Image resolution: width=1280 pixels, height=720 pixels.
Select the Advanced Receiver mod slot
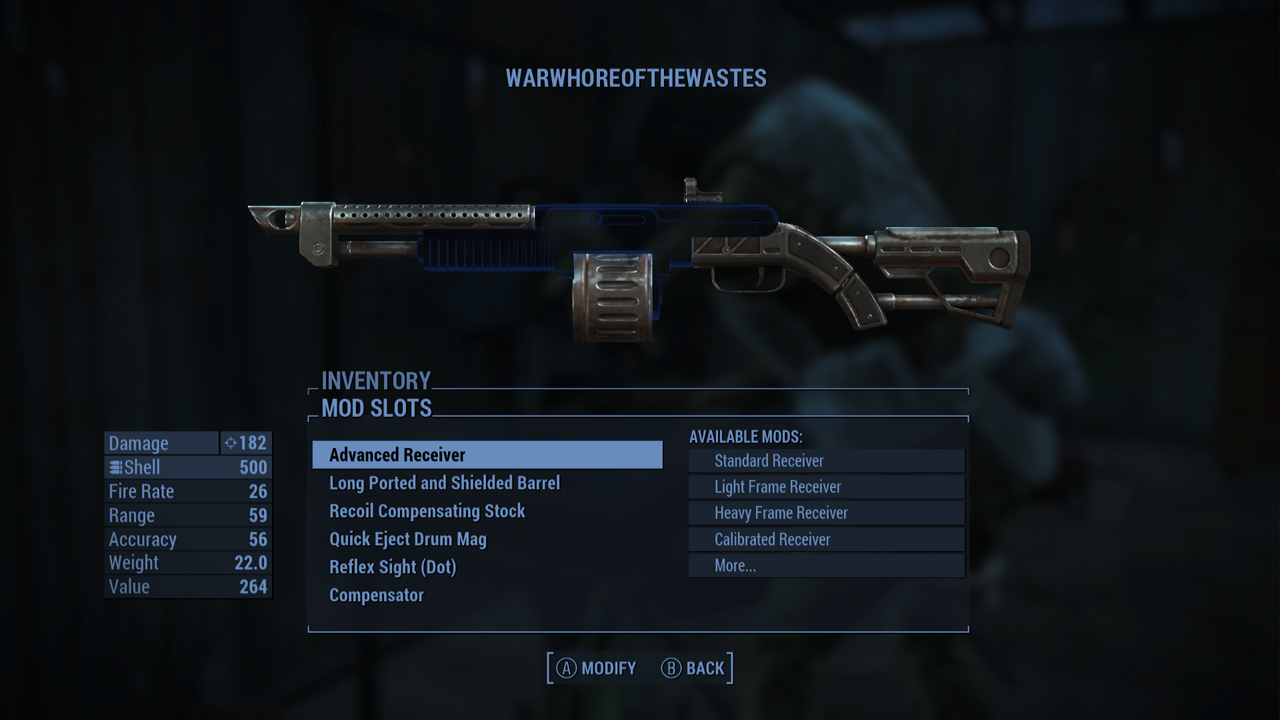click(x=487, y=455)
